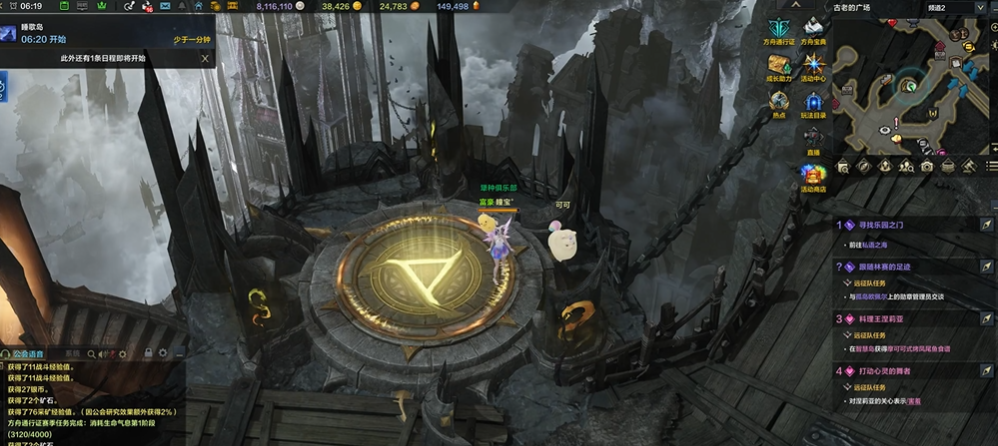
Task: Open the 公会语音 guild voice chat tab
Action: [29, 353]
